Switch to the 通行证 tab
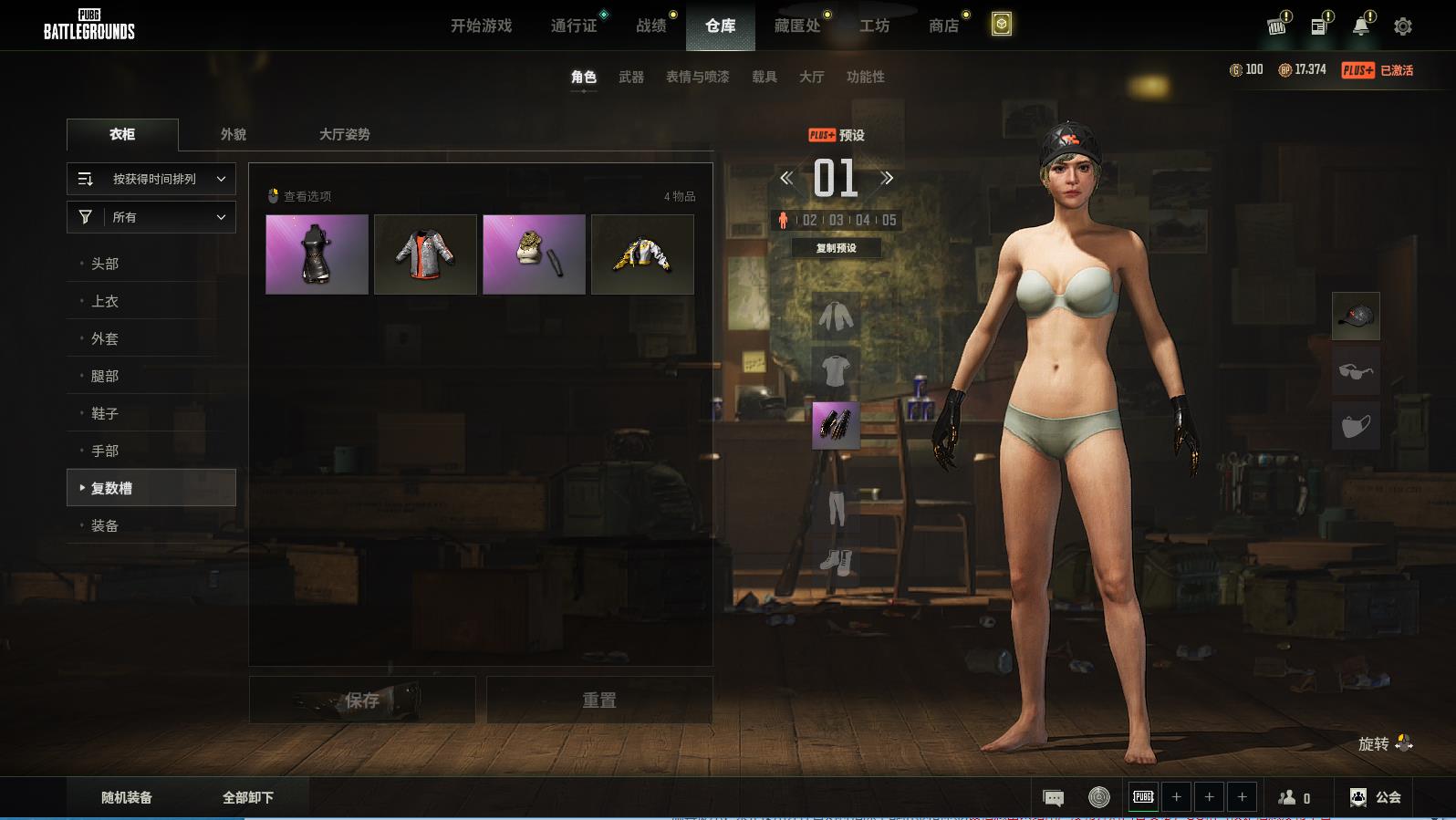This screenshot has width=1456, height=820. tap(574, 26)
